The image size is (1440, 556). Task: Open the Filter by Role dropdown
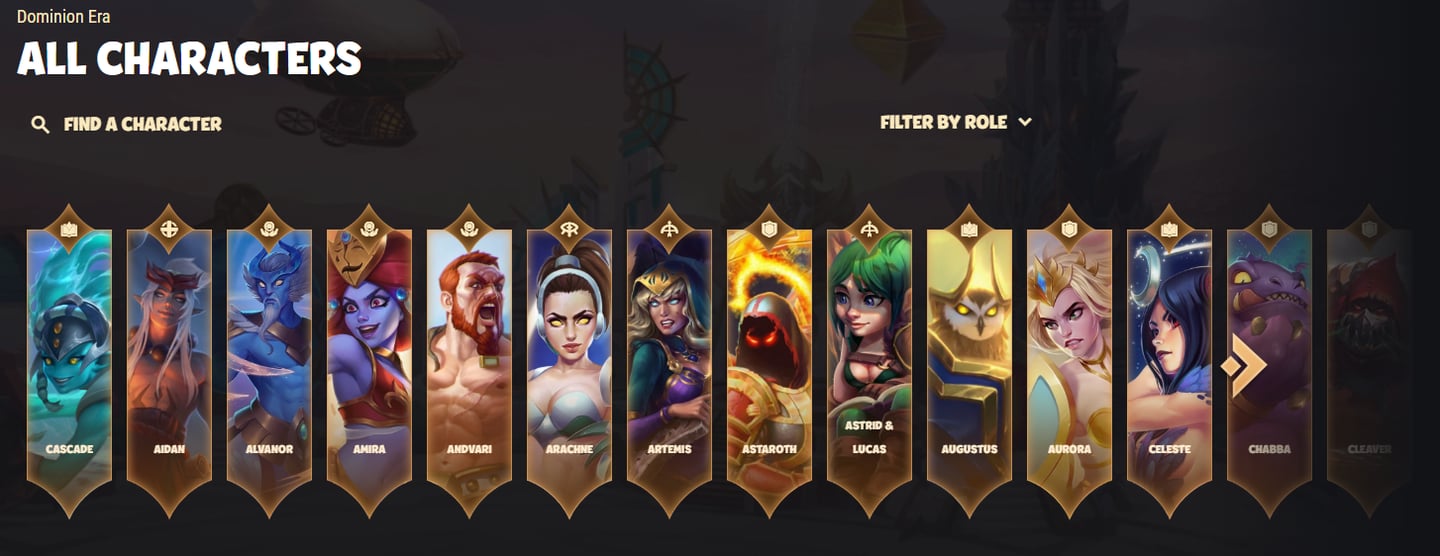[955, 122]
